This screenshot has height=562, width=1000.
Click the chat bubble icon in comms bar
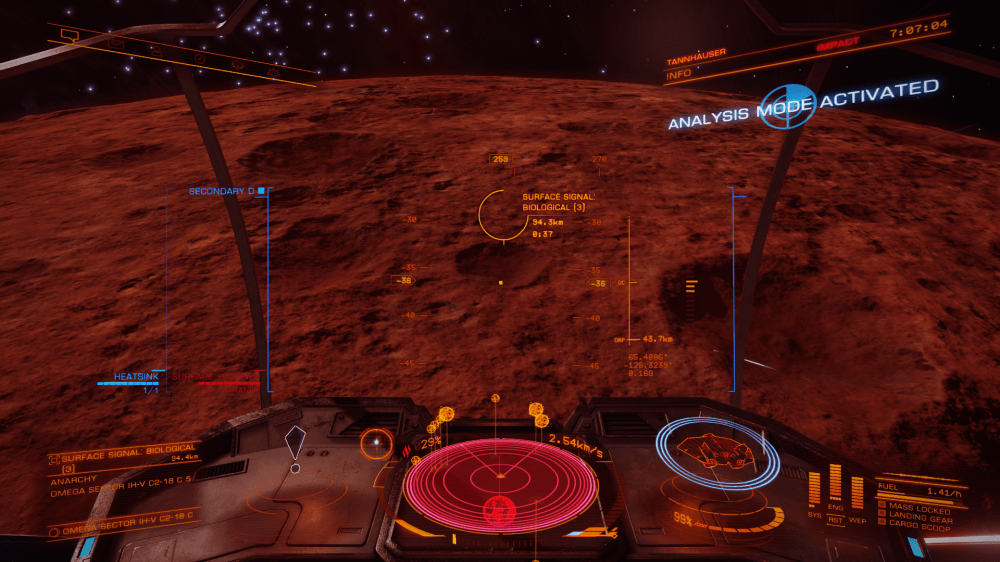pos(70,34)
